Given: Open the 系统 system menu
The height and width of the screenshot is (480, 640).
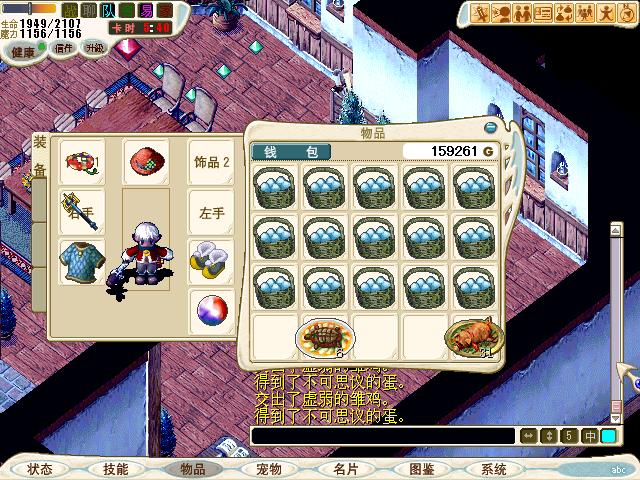Looking at the screenshot, I should tap(494, 468).
